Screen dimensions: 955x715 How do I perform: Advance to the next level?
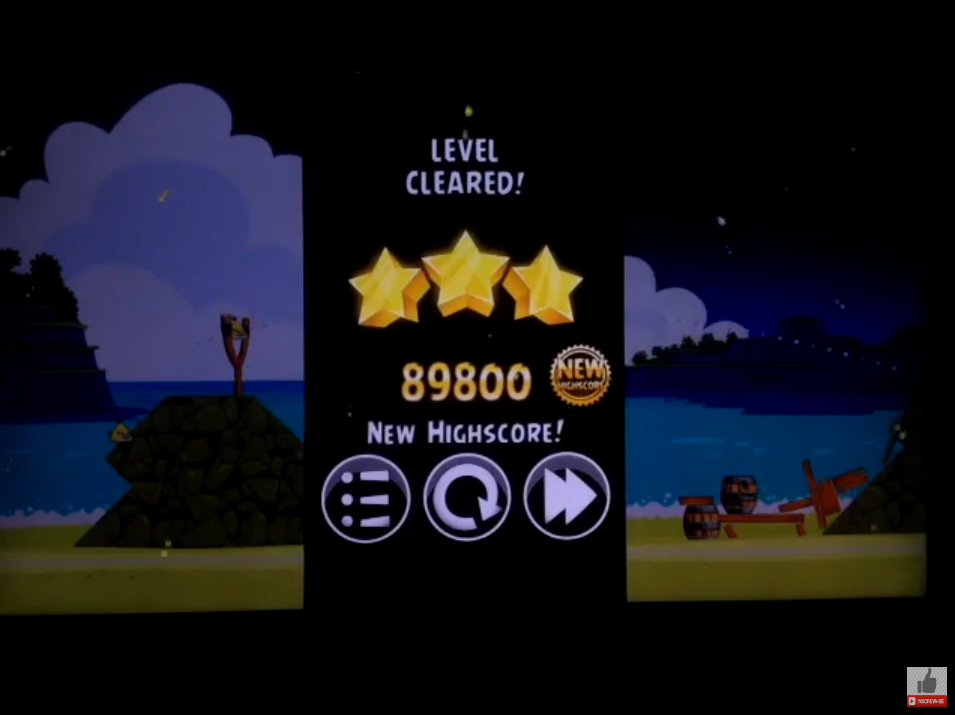[x=566, y=497]
